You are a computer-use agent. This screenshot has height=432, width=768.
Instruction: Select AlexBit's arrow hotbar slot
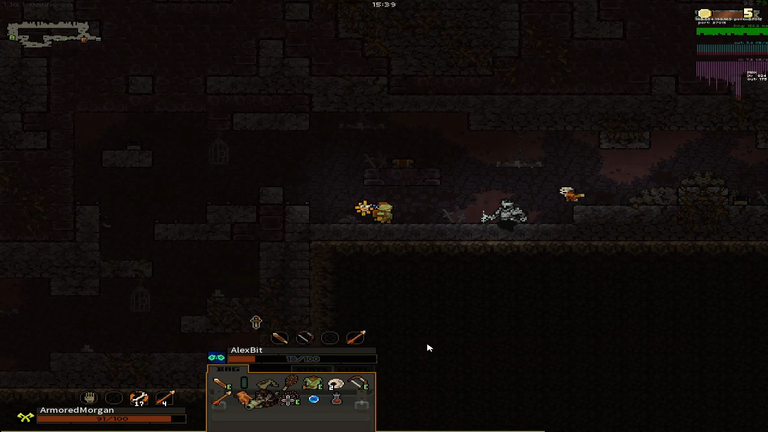pyautogui.click(x=356, y=338)
